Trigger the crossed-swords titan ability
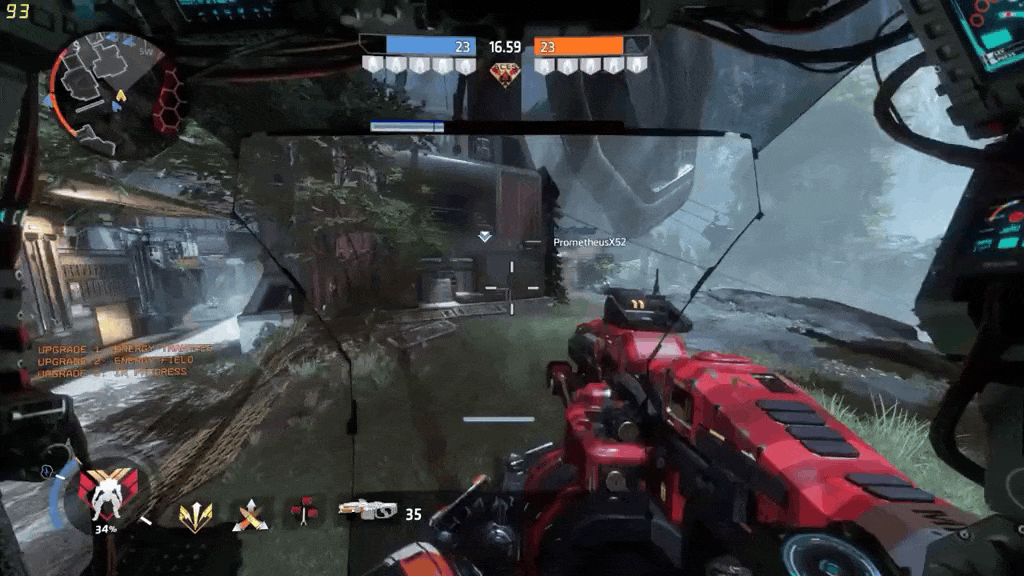The height and width of the screenshot is (576, 1024). pos(248,514)
